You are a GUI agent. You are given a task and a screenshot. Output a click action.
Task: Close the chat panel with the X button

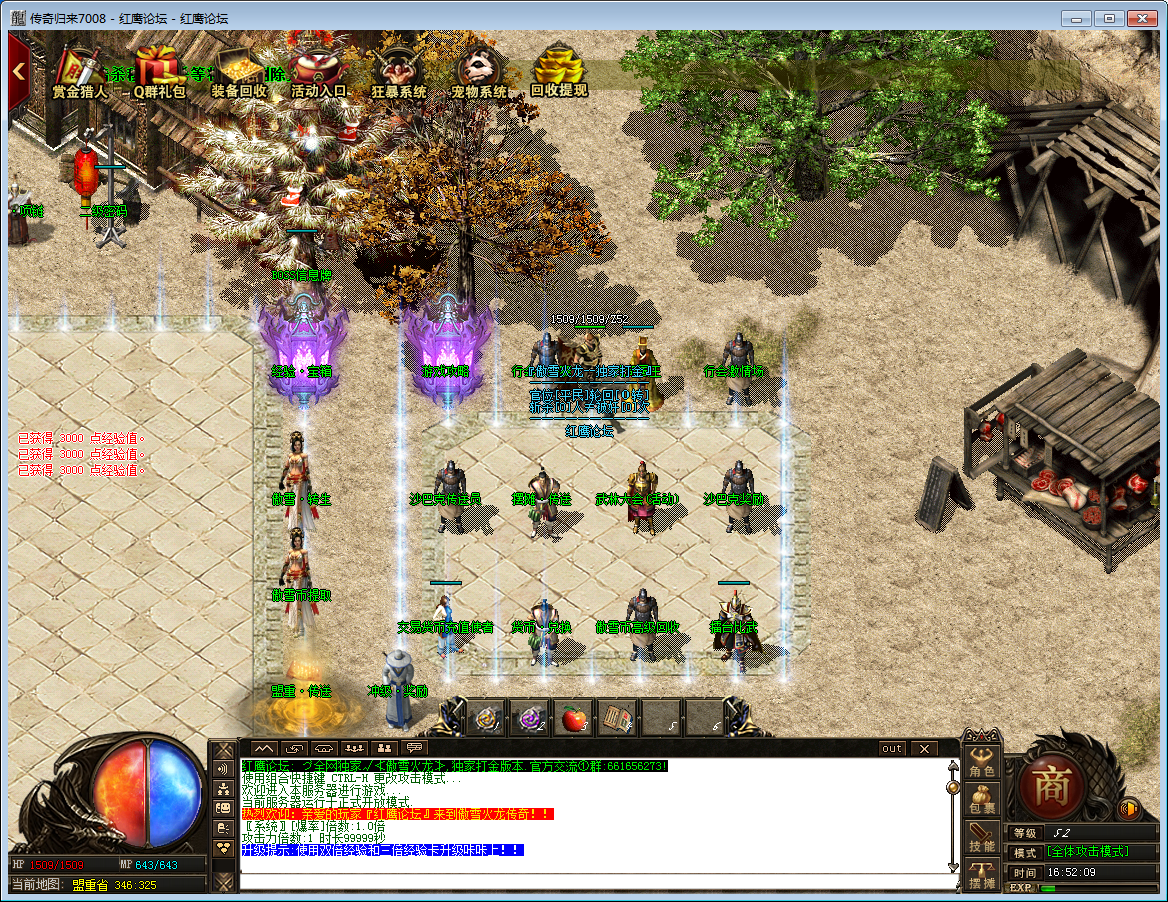923,748
